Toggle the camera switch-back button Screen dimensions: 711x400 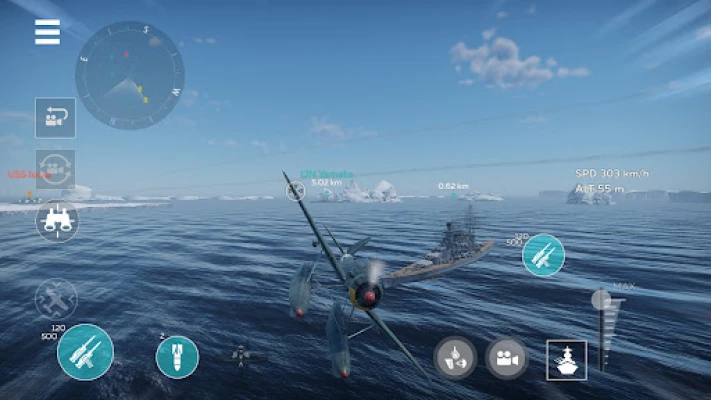[x=56, y=117]
